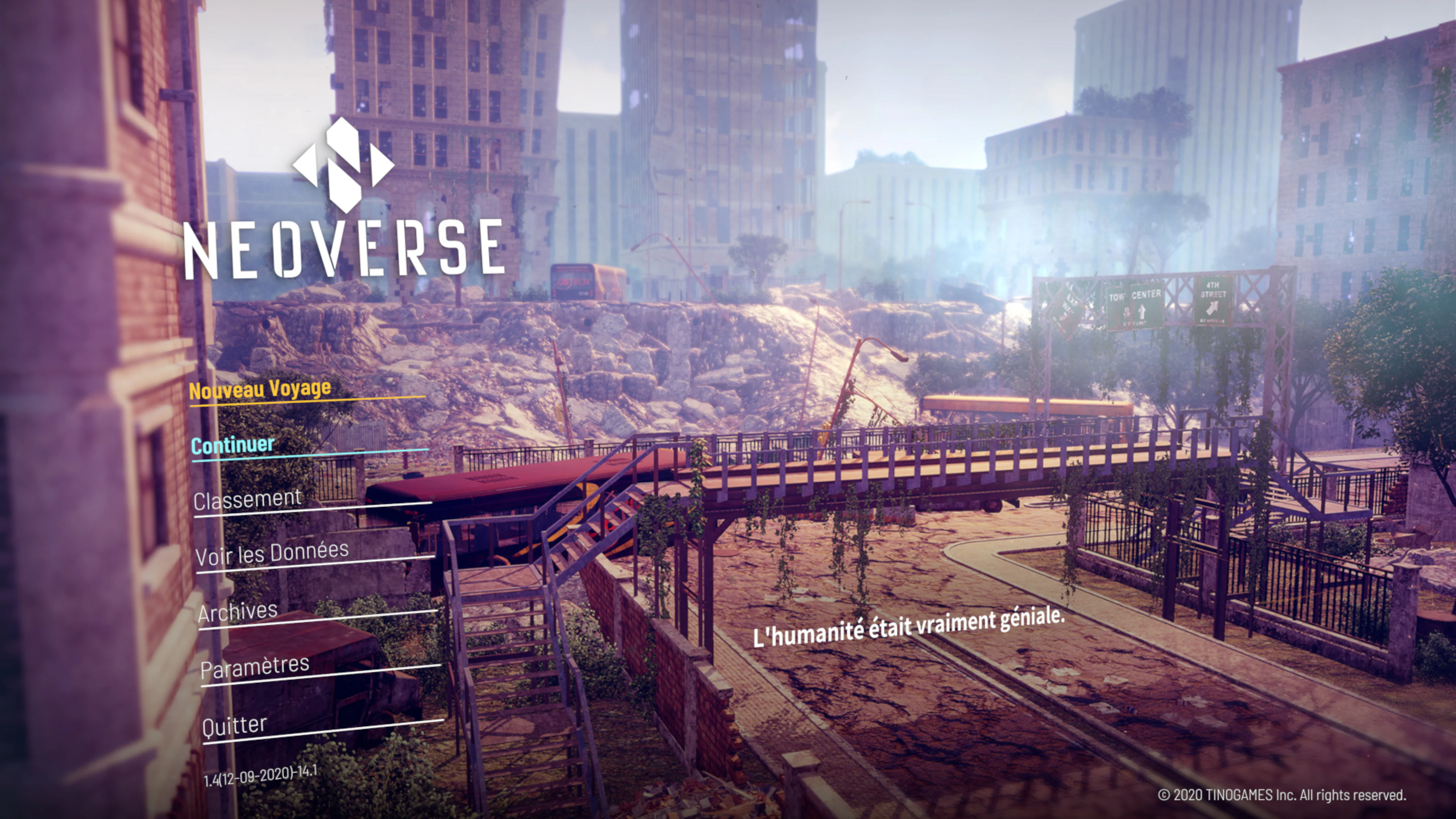
Task: Select Continuer to resume the game
Action: point(232,446)
